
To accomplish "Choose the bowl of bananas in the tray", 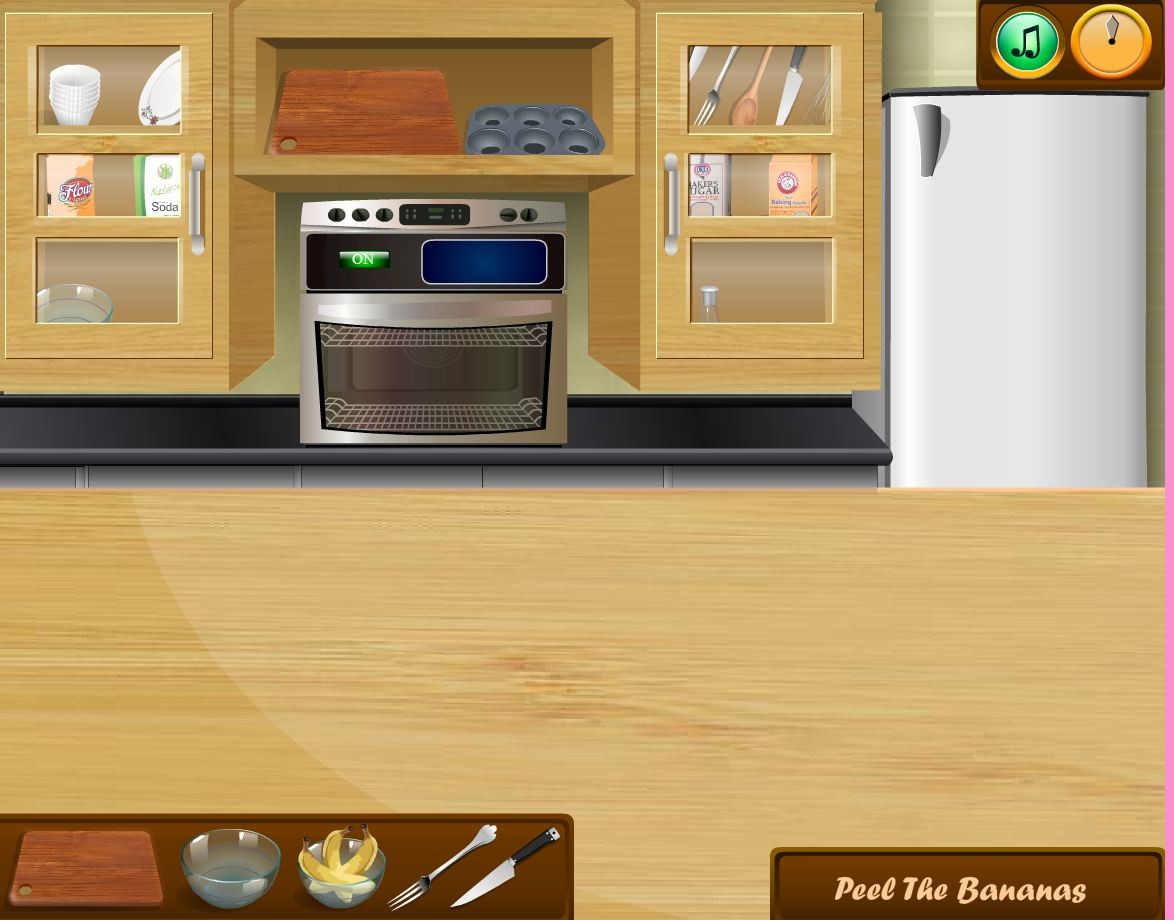I will click(x=341, y=865).
